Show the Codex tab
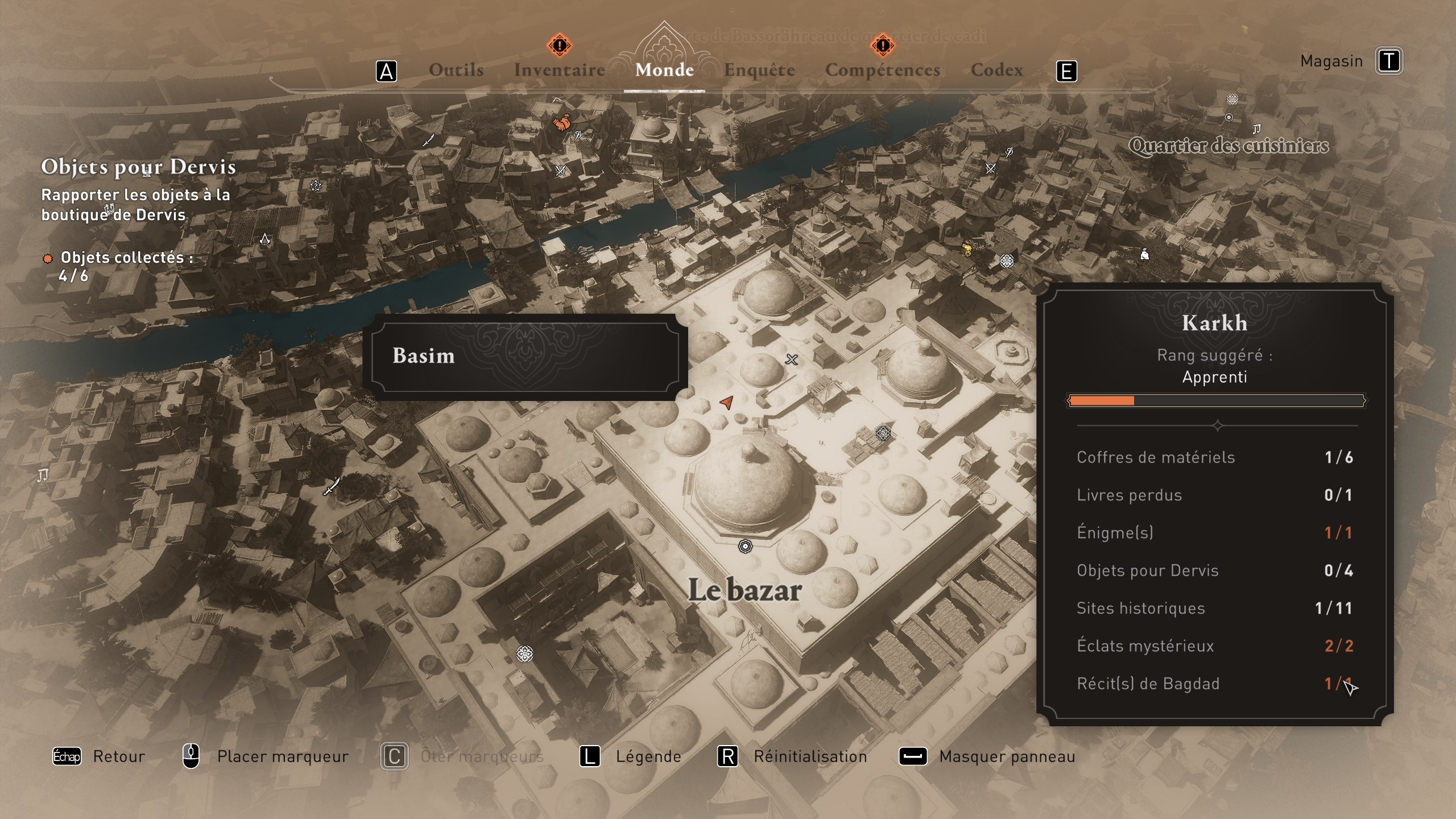This screenshot has width=1456, height=819. click(996, 70)
